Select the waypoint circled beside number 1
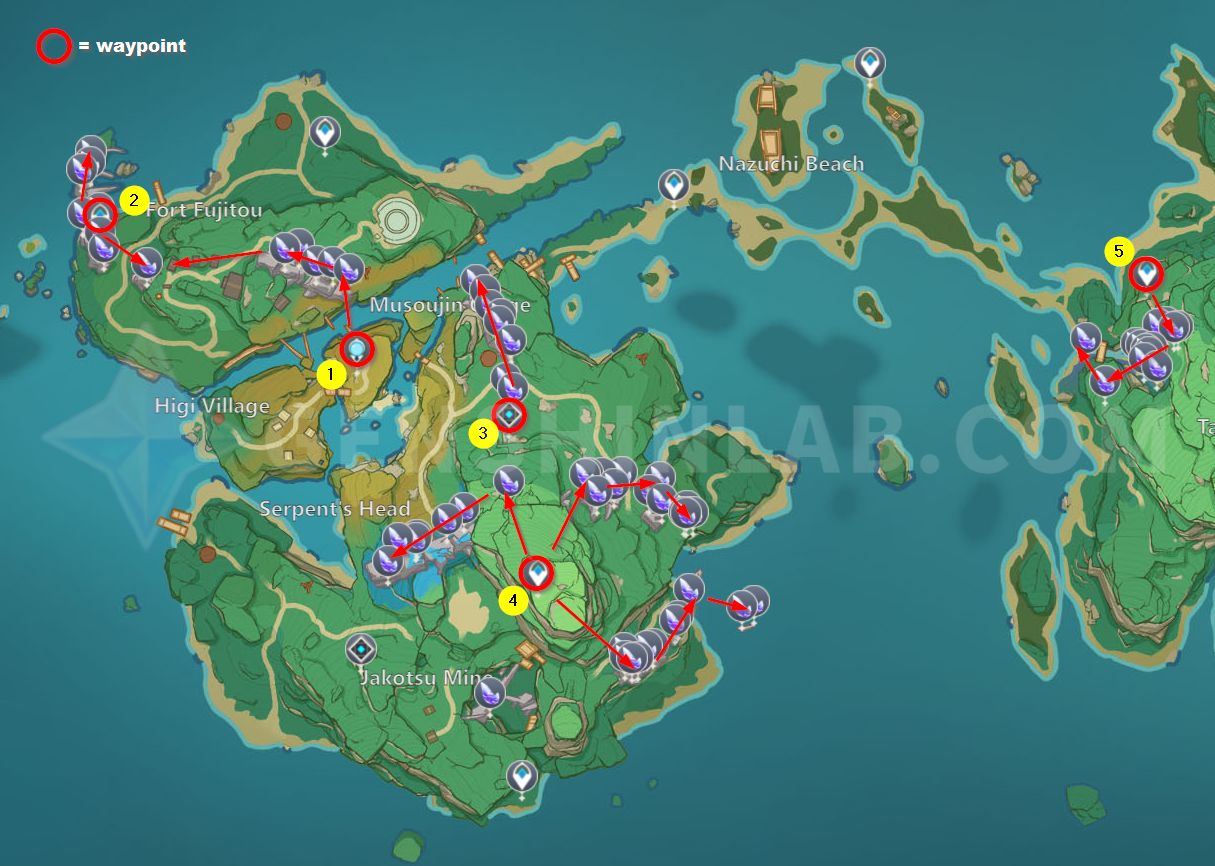This screenshot has height=866, width=1215. tap(357, 349)
